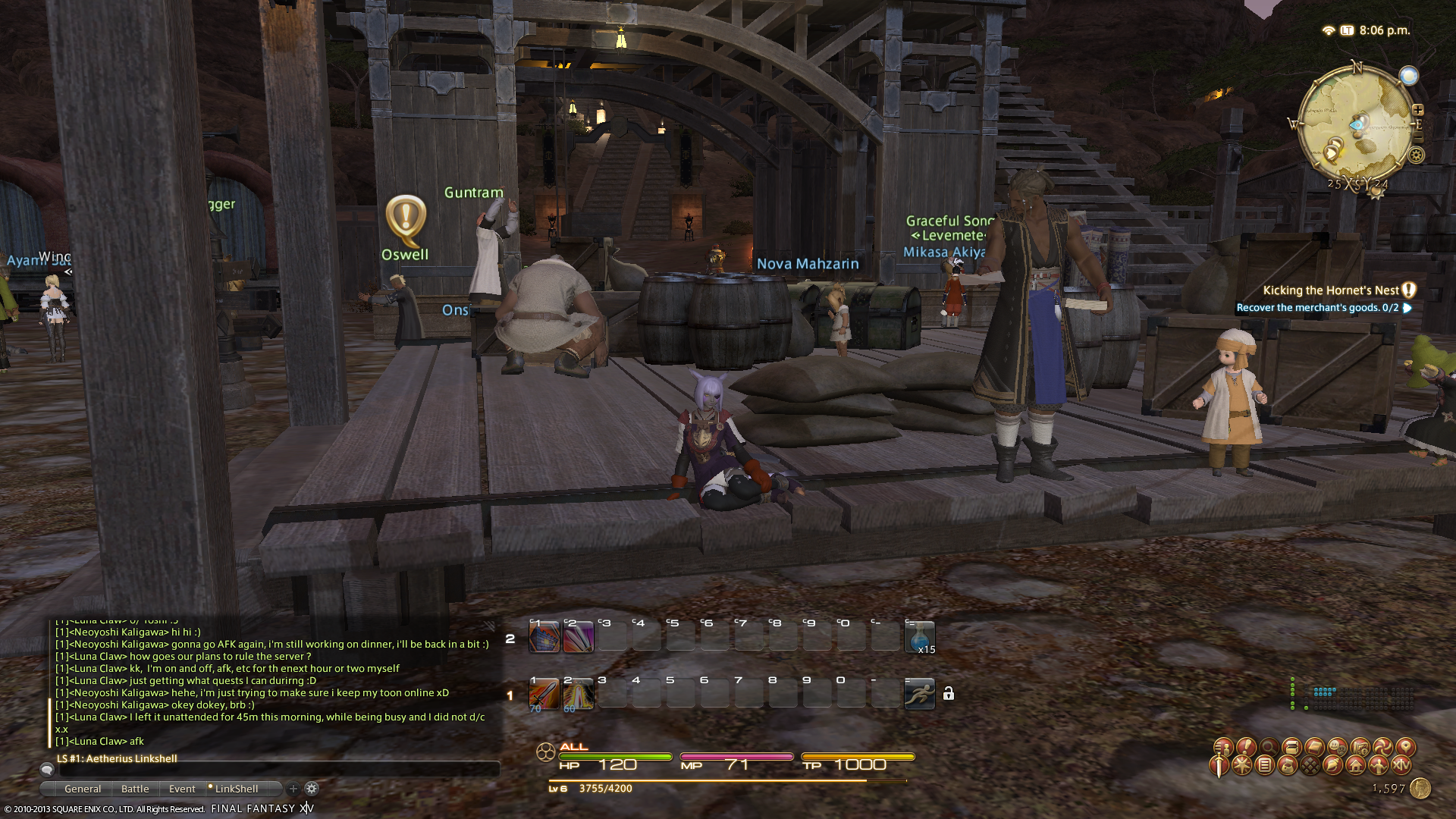Open the house icon menu

[1356, 766]
